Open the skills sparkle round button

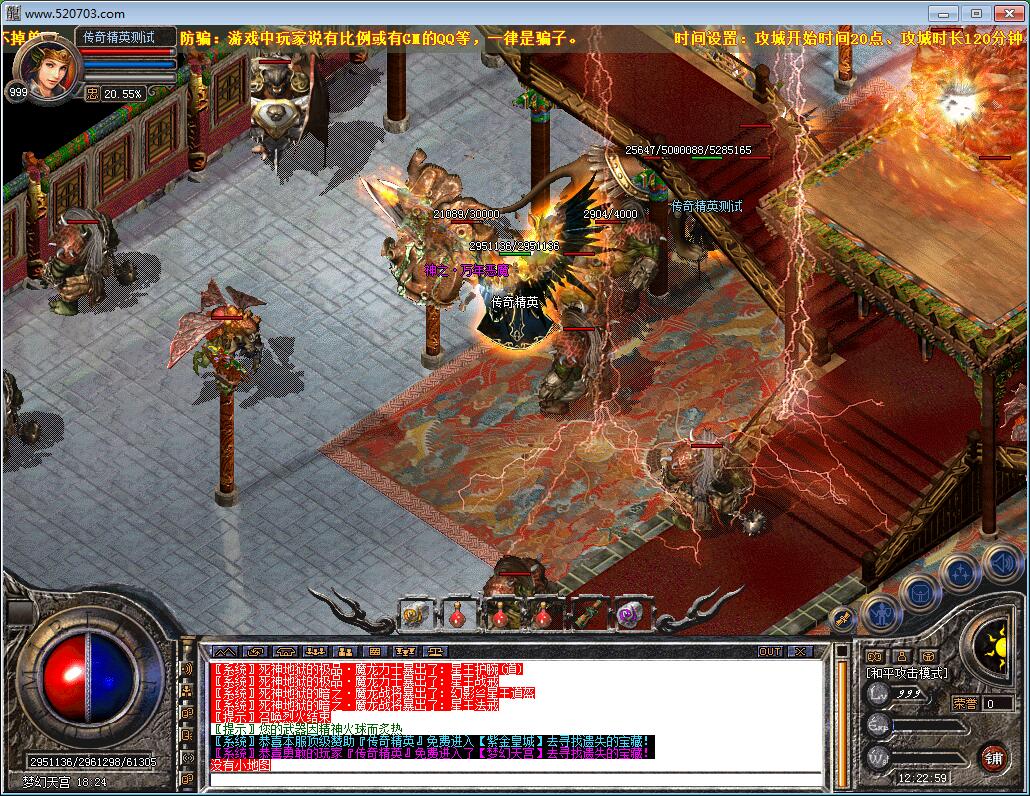point(960,573)
